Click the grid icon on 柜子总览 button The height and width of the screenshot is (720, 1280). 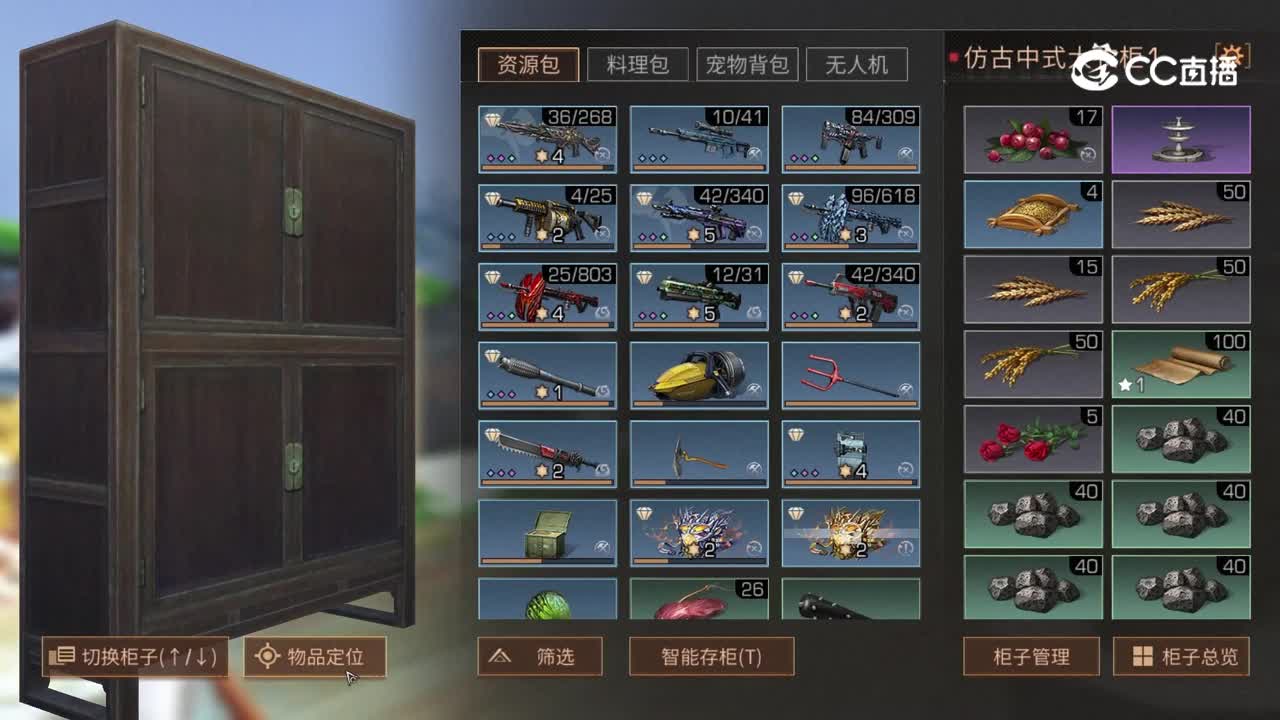pos(1141,657)
